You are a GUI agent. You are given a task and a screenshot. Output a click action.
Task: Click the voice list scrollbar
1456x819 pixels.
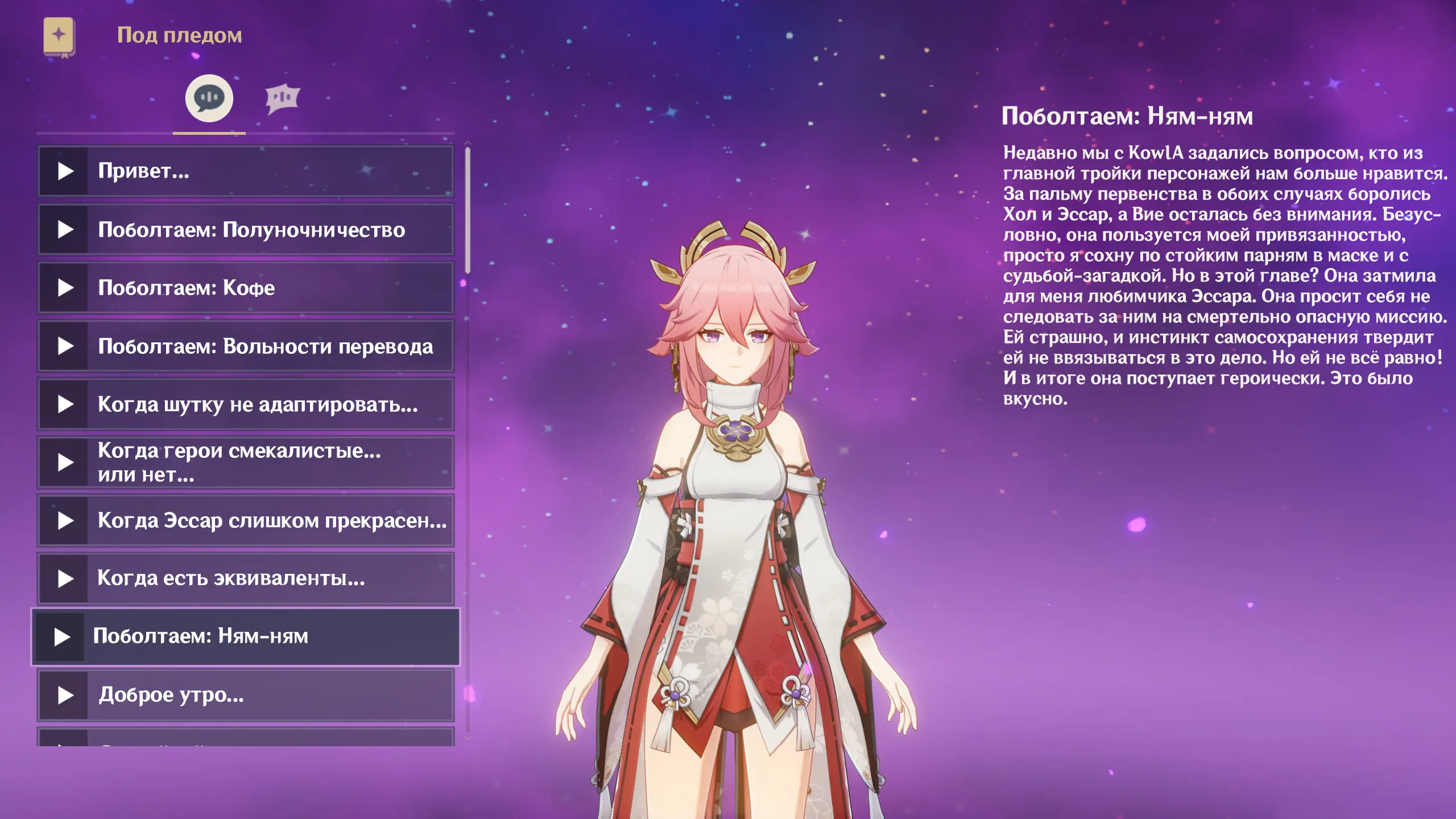(x=468, y=210)
